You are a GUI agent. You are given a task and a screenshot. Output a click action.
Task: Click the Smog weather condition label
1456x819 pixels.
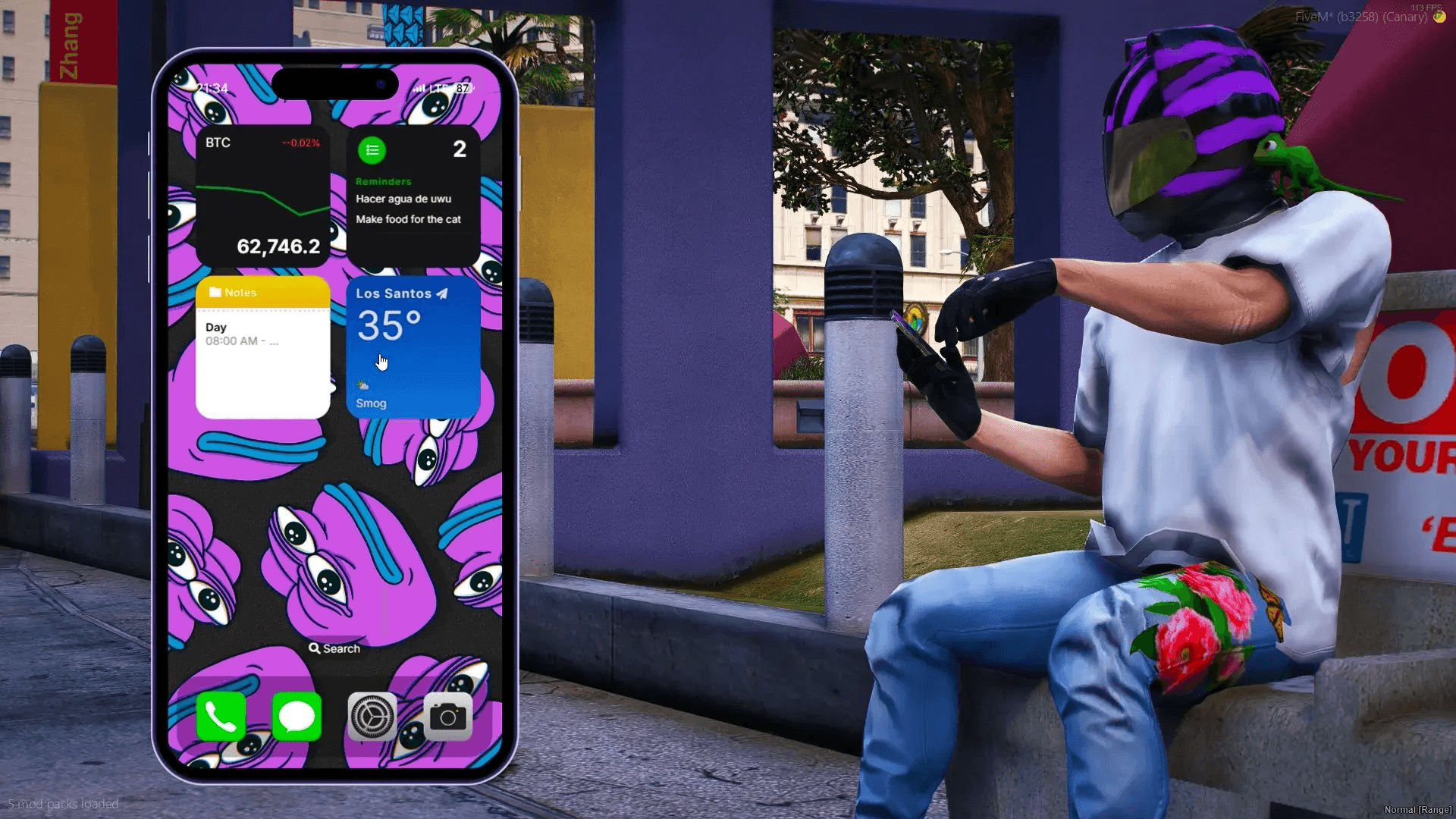point(371,403)
